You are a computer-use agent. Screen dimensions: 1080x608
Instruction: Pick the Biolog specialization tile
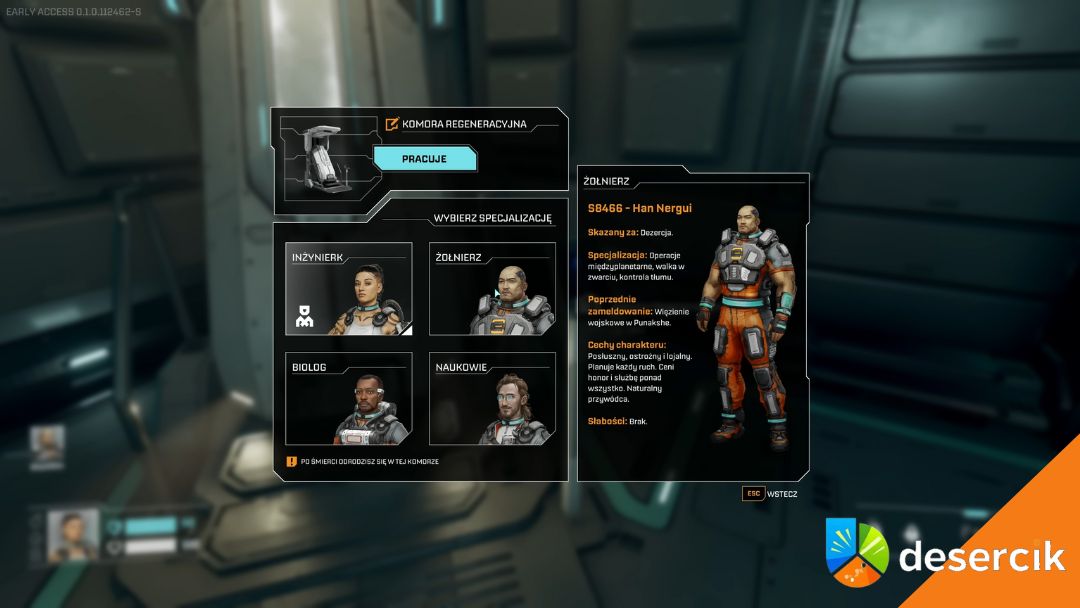click(348, 398)
